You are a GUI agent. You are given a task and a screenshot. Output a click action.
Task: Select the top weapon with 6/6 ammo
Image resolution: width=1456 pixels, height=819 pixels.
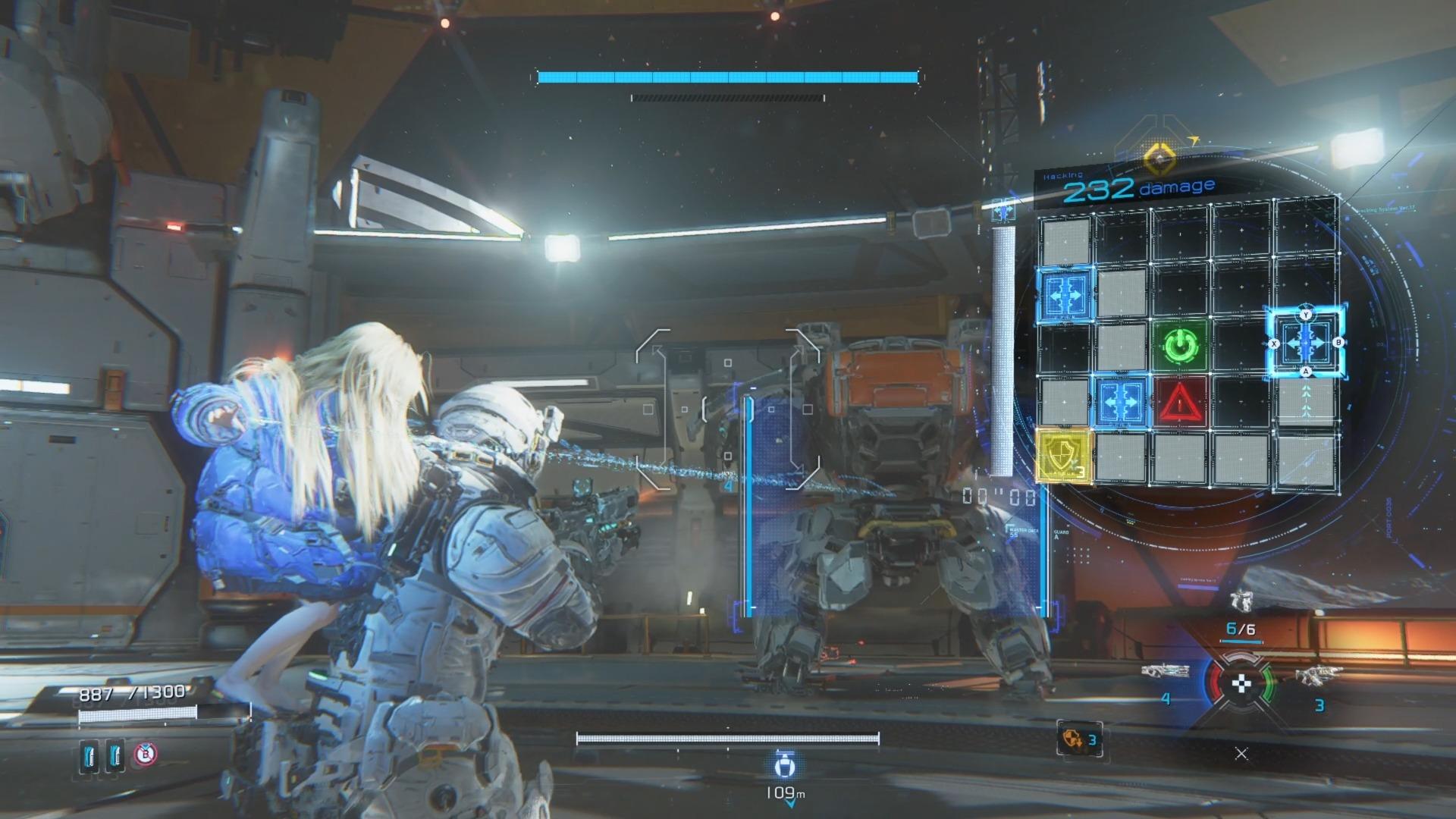click(1241, 602)
